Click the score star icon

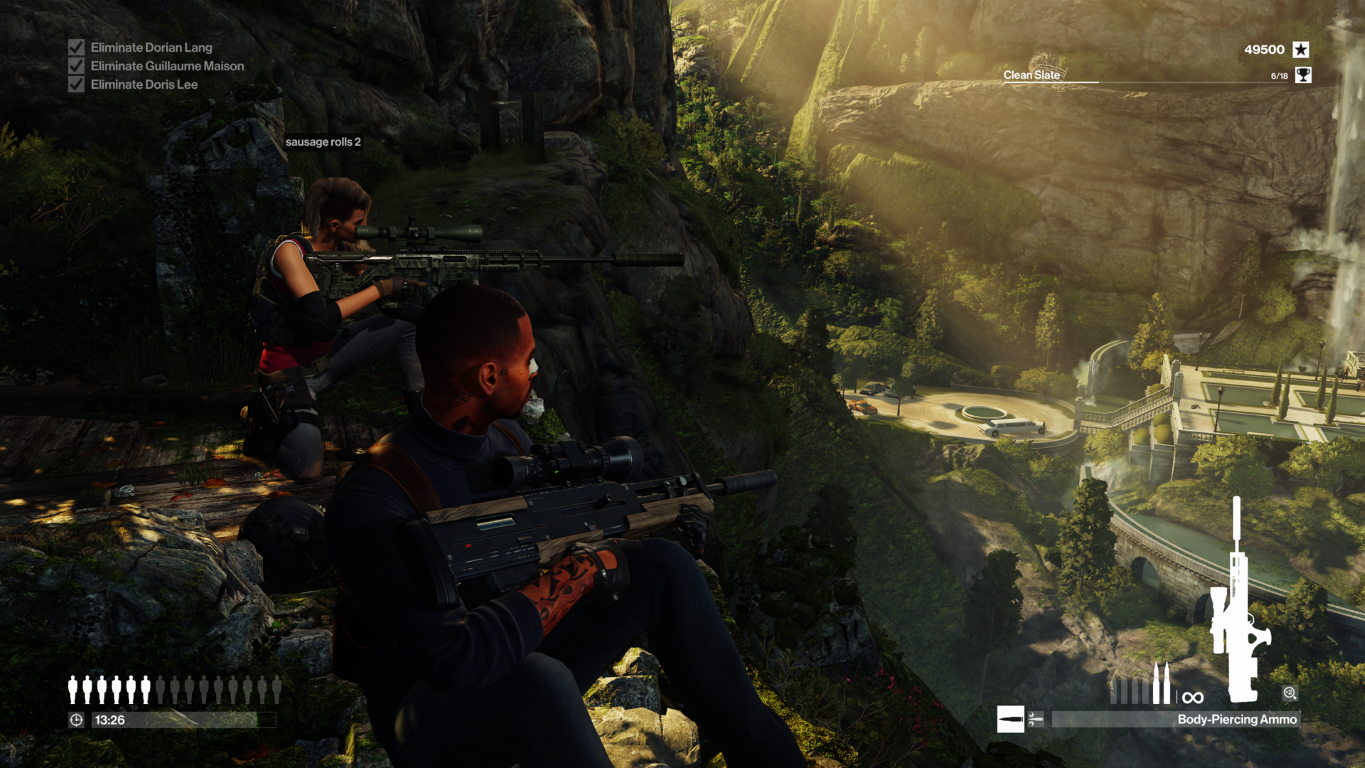click(x=1300, y=50)
